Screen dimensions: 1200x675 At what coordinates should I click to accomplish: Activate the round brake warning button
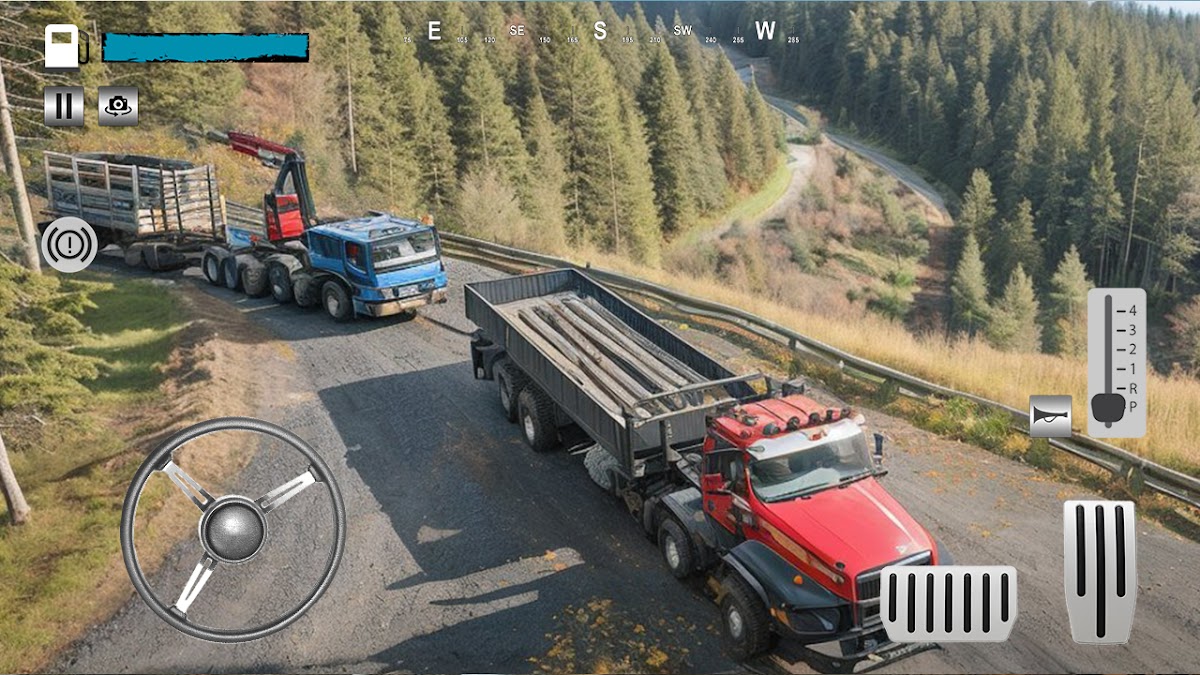(x=69, y=245)
